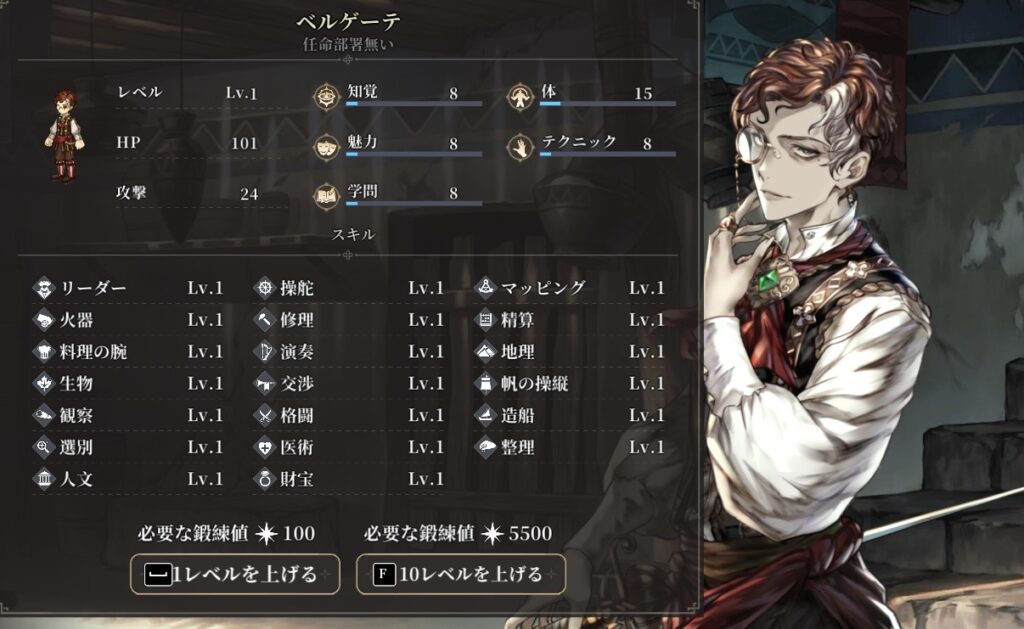
Task: Select the 格闘 skill entry
Action: tap(348, 416)
